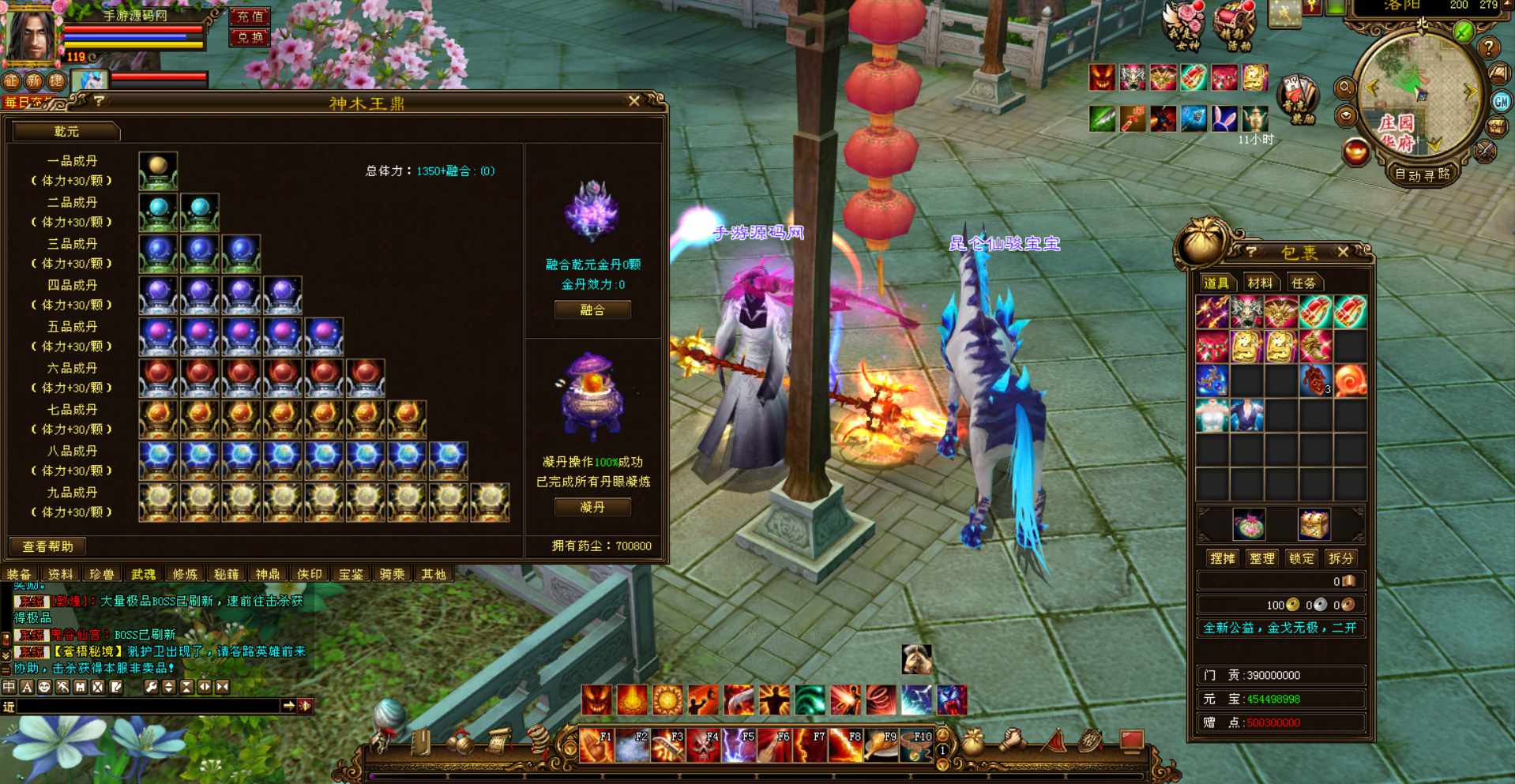This screenshot has height=784, width=1515.
Task: Click the 拆分 split button
Action: tap(1340, 558)
